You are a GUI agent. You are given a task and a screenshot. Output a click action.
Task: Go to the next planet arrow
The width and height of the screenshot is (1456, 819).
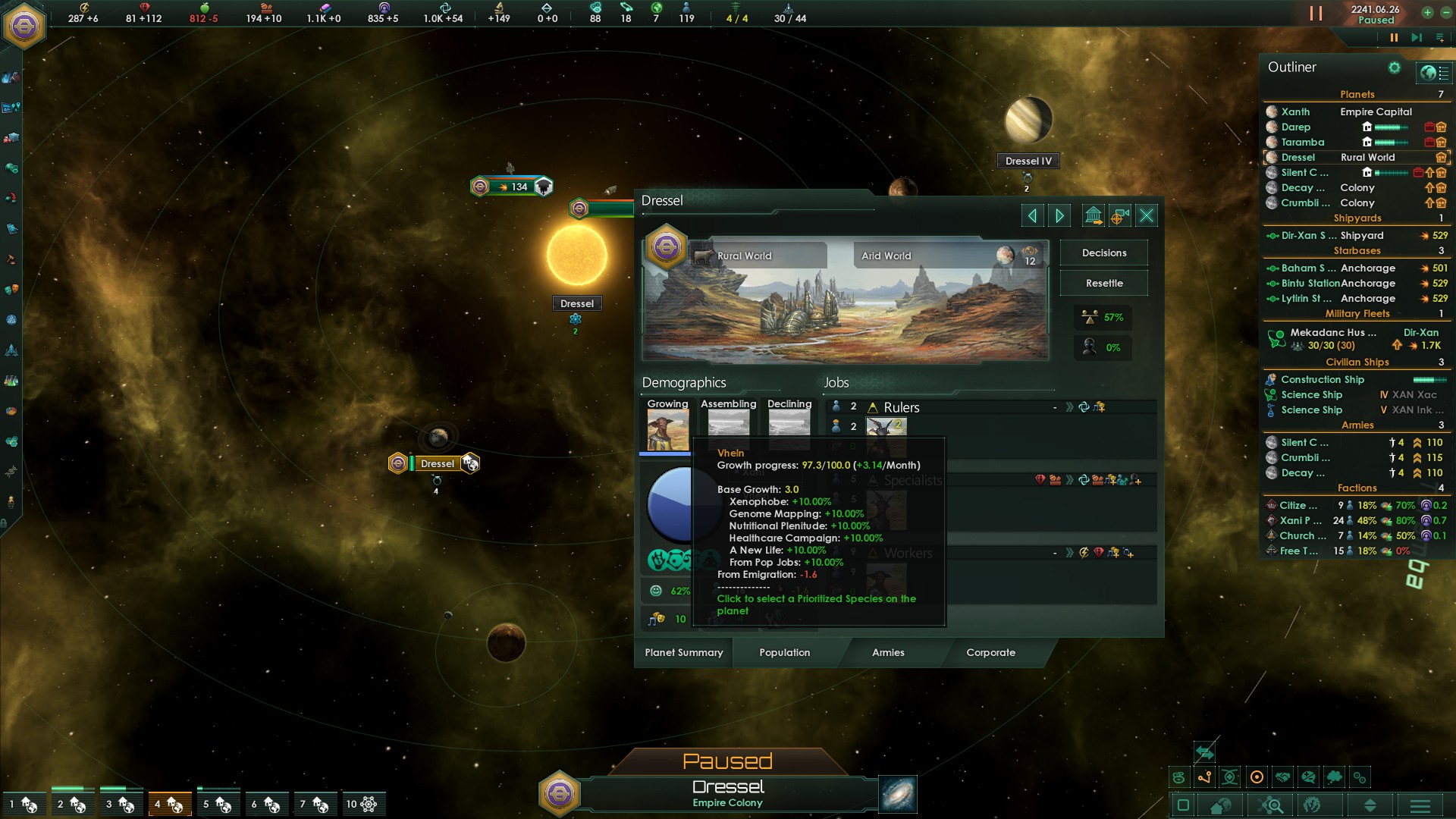1059,216
